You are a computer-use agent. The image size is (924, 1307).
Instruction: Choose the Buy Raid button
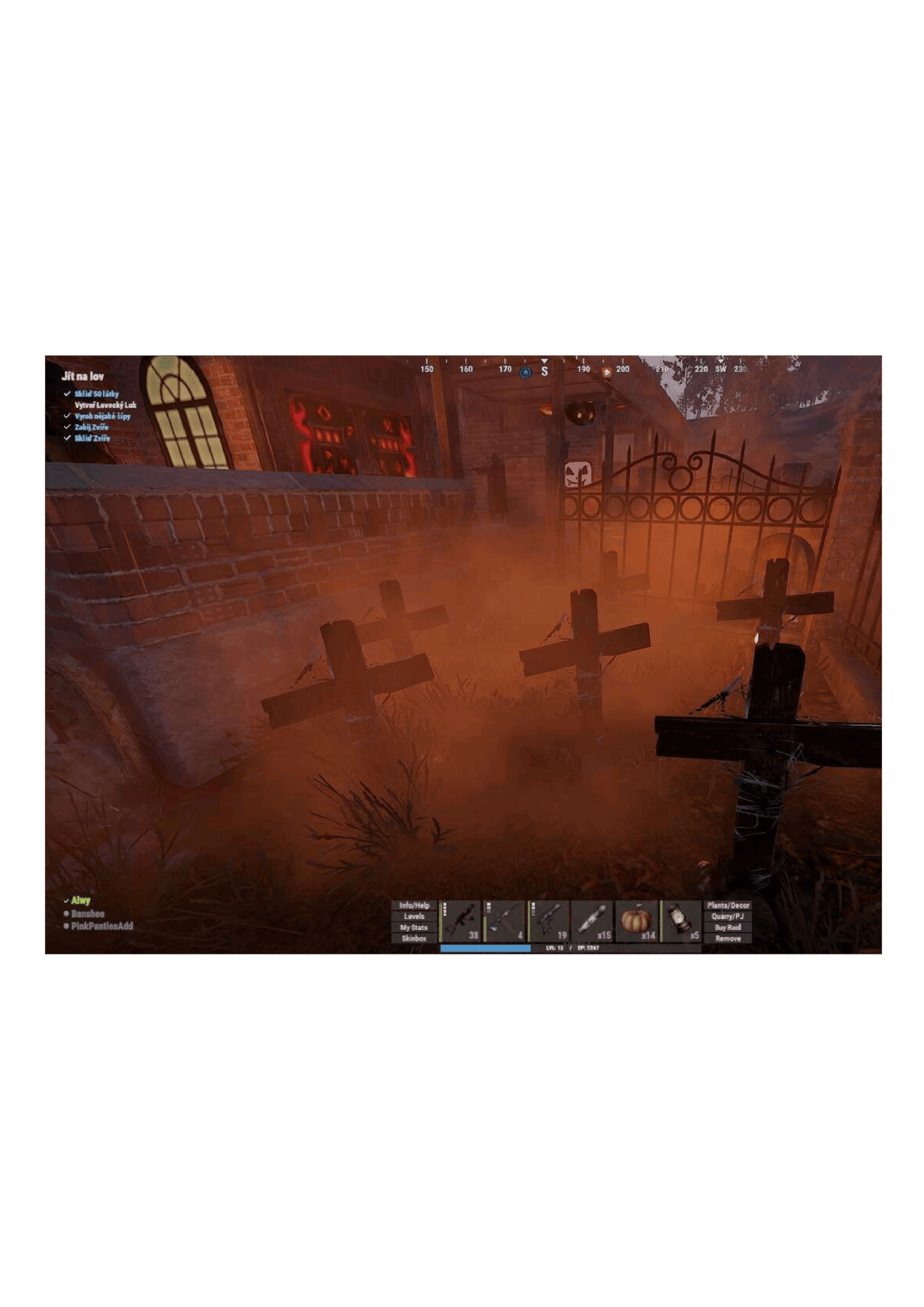click(x=728, y=927)
